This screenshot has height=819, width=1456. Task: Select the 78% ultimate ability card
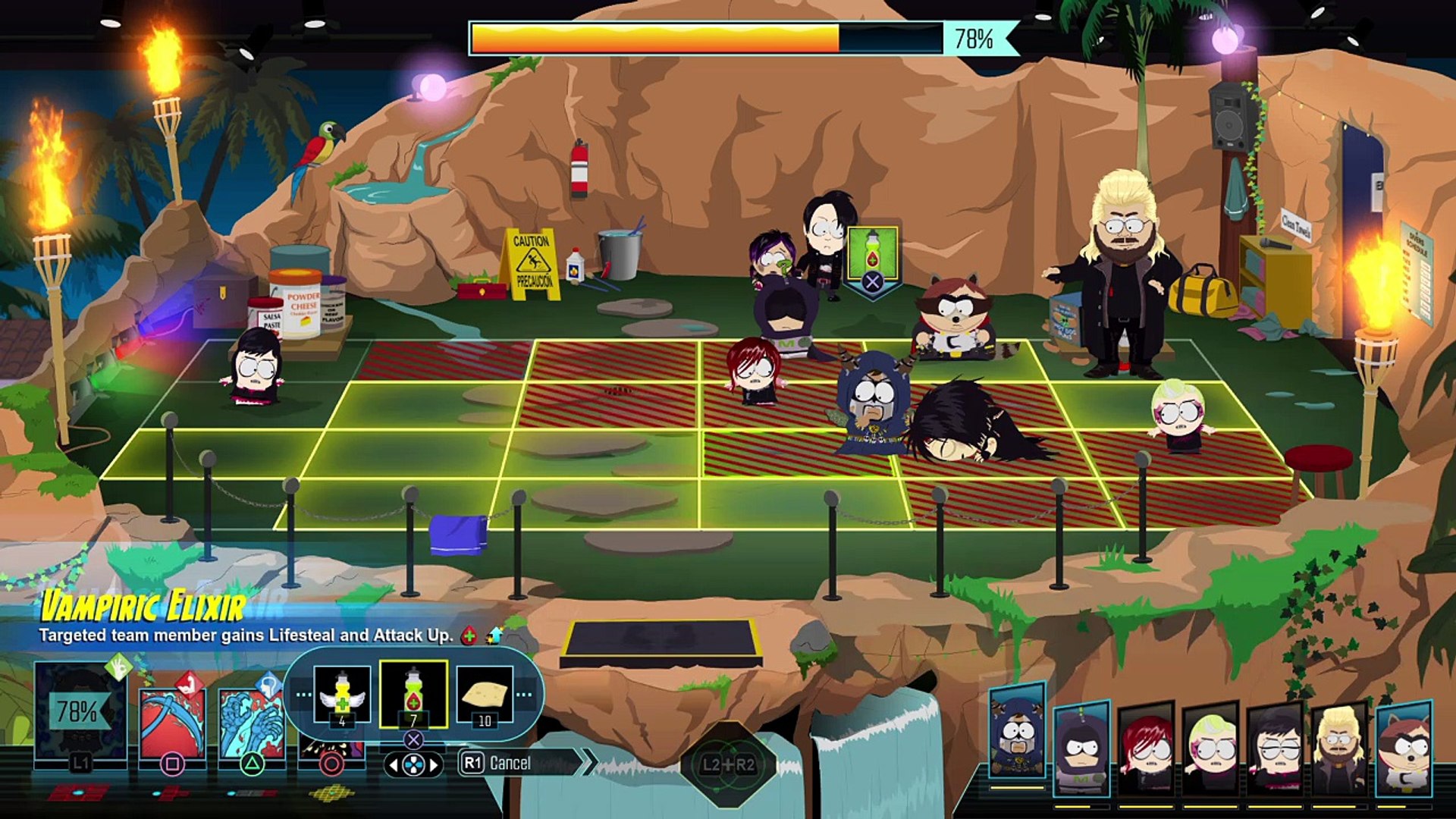80,713
